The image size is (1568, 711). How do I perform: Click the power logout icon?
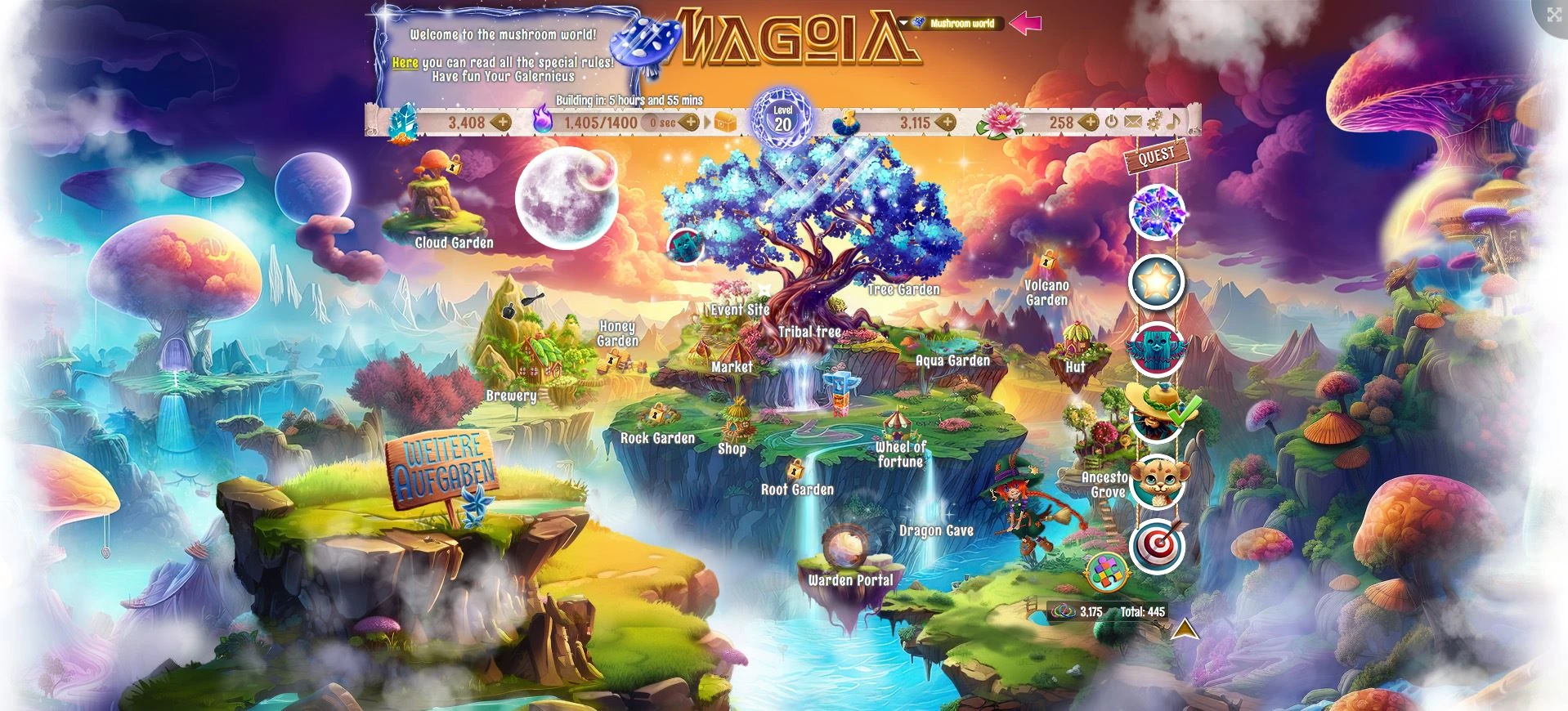1111,122
